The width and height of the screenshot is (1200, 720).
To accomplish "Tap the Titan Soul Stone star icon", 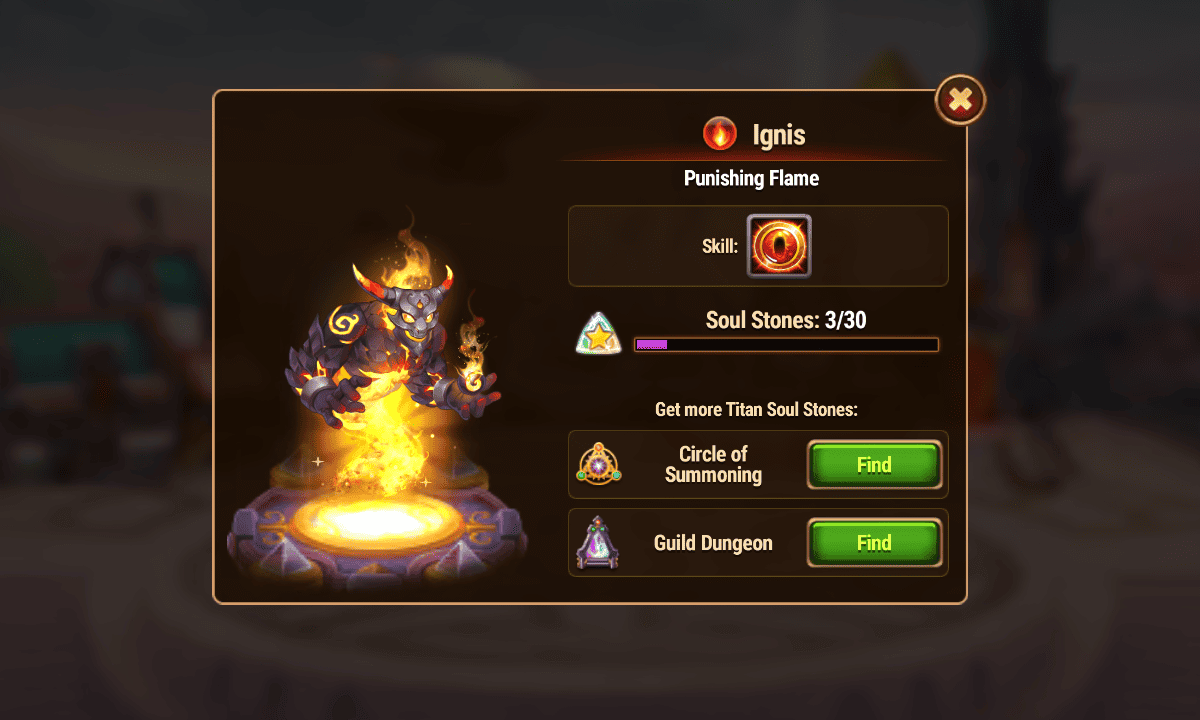I will (x=598, y=334).
